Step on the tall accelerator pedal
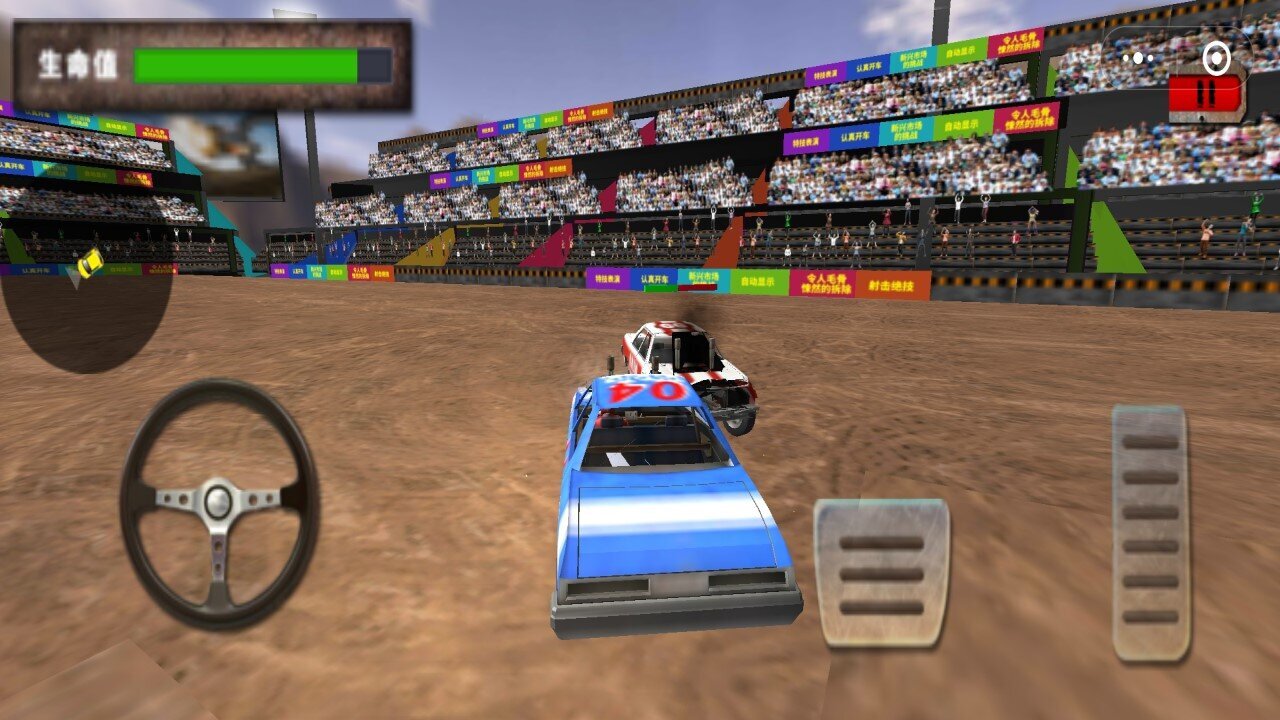 click(1150, 532)
